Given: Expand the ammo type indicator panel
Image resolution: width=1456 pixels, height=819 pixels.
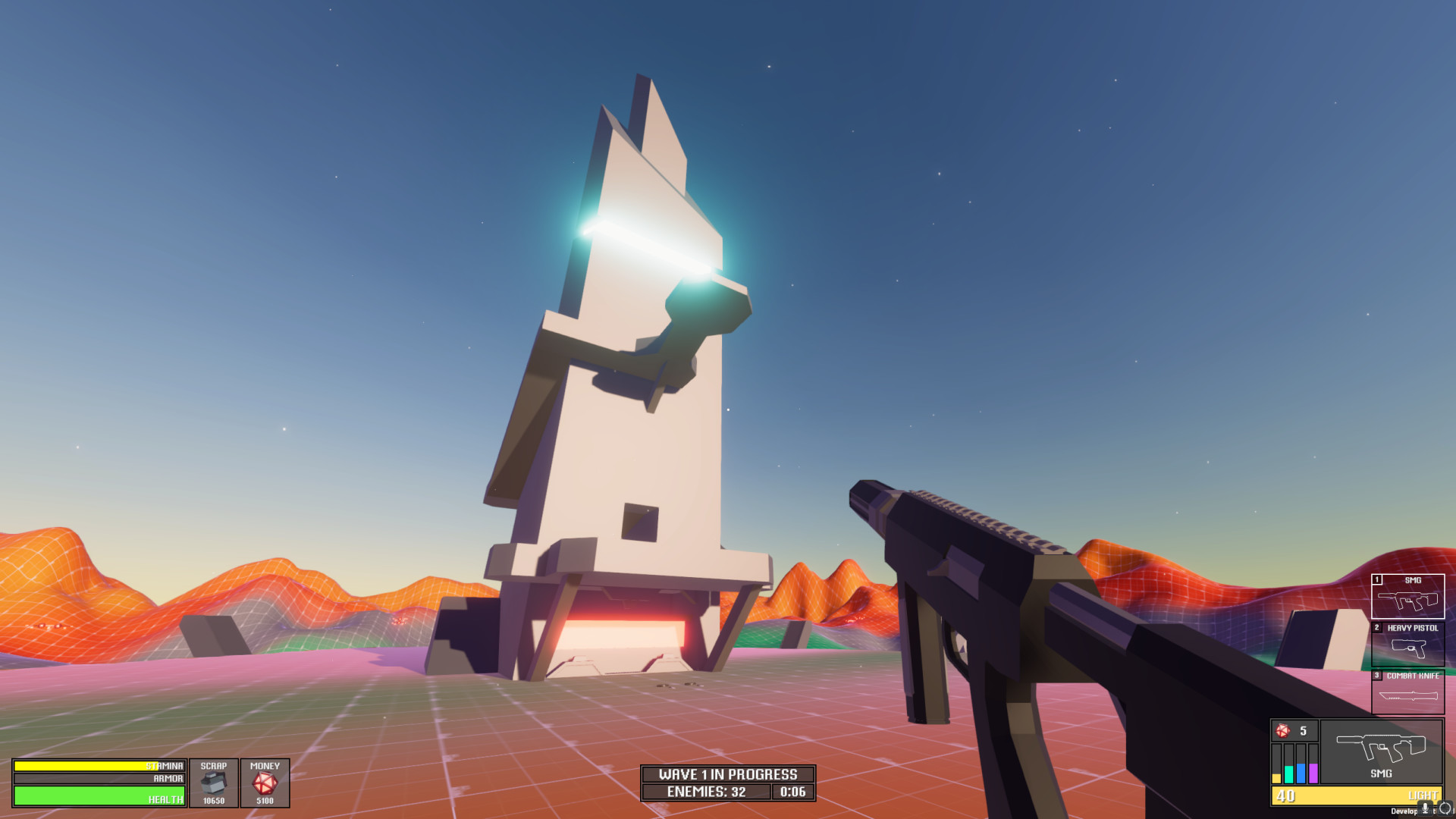Looking at the screenshot, I should [x=1295, y=764].
